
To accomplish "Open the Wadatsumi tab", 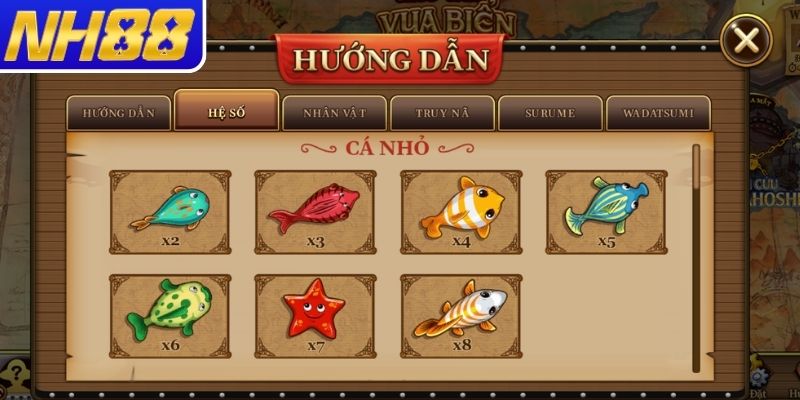I will click(658, 113).
